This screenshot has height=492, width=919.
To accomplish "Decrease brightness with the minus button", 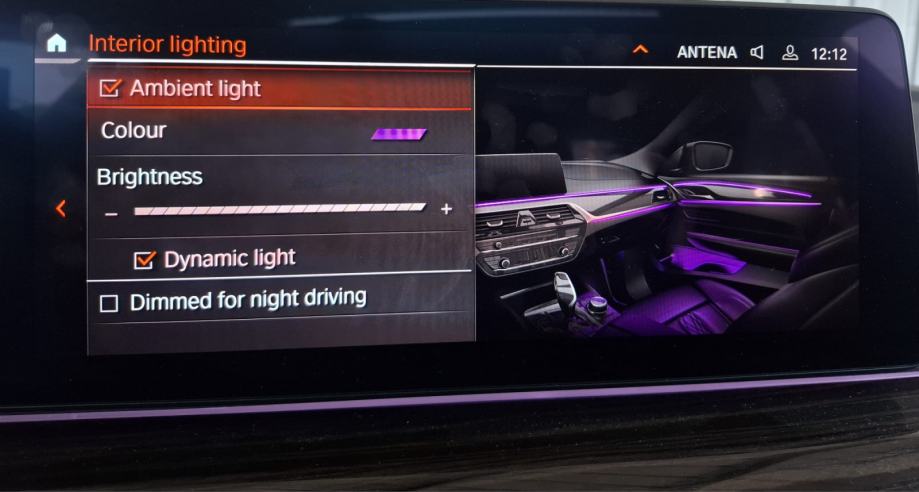I will (112, 212).
